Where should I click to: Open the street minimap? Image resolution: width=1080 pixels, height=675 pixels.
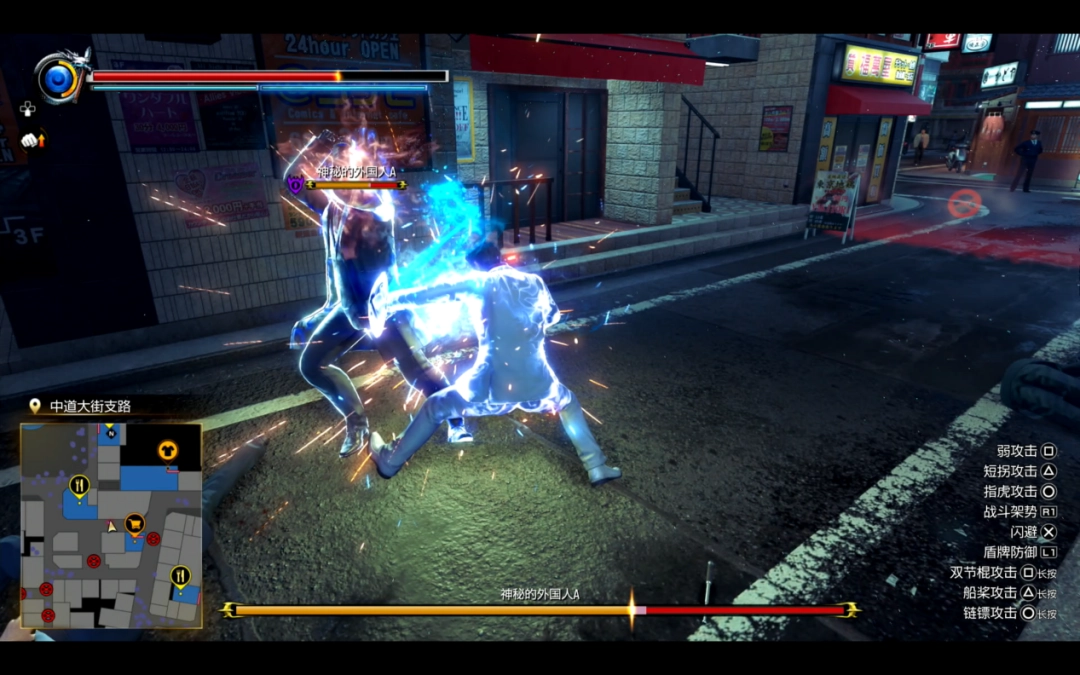tap(111, 525)
